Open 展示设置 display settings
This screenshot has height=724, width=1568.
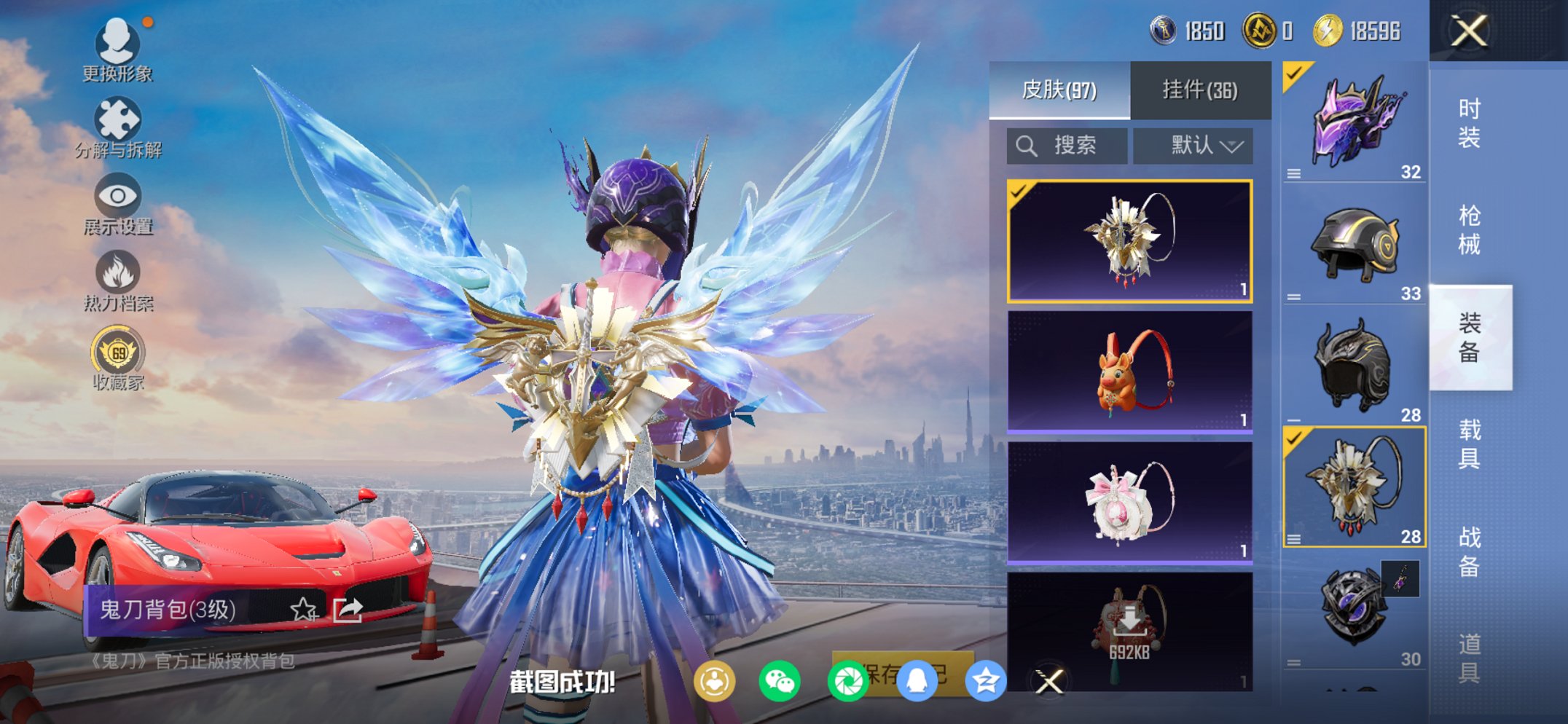(x=117, y=198)
